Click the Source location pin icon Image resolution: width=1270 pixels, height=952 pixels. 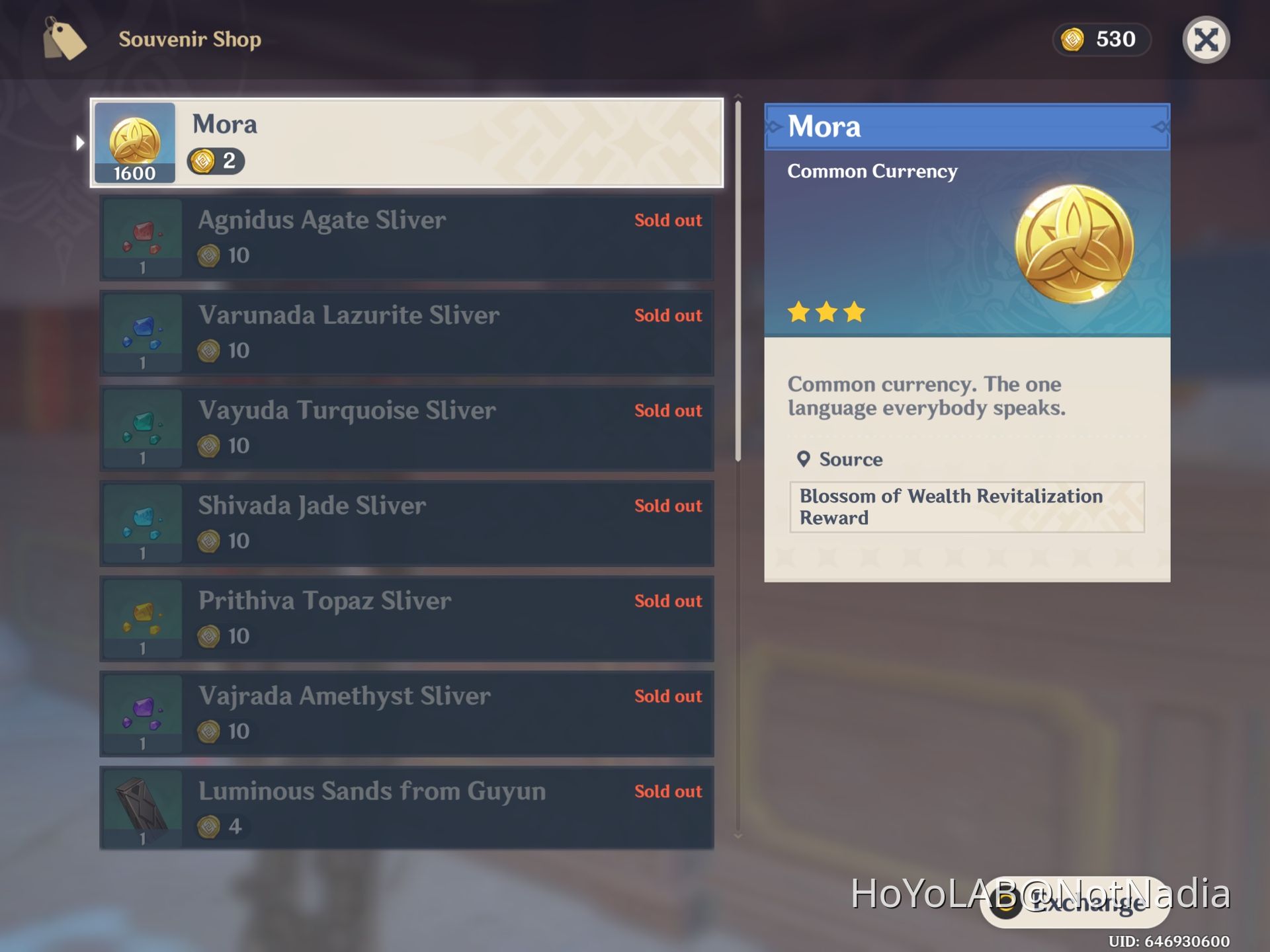point(804,458)
